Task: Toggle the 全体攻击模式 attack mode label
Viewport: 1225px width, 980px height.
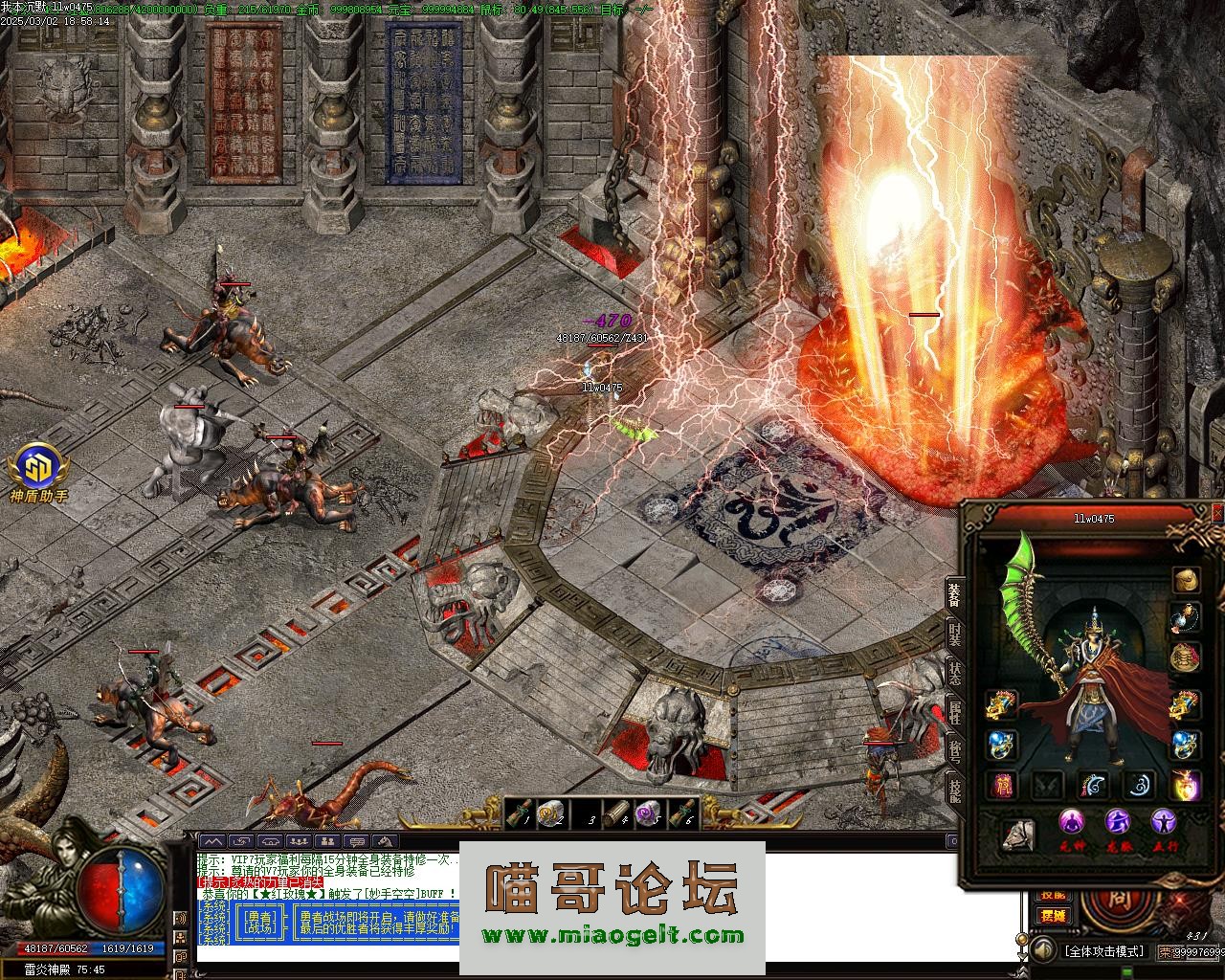Action: [x=1103, y=951]
